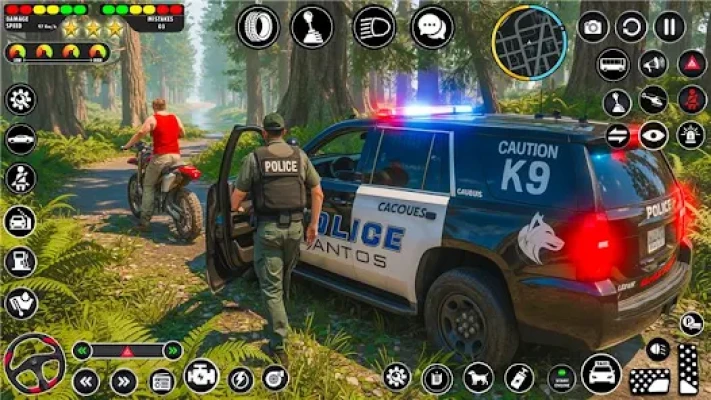Click the engine icon button
The height and width of the screenshot is (400, 711).
pos(201,376)
